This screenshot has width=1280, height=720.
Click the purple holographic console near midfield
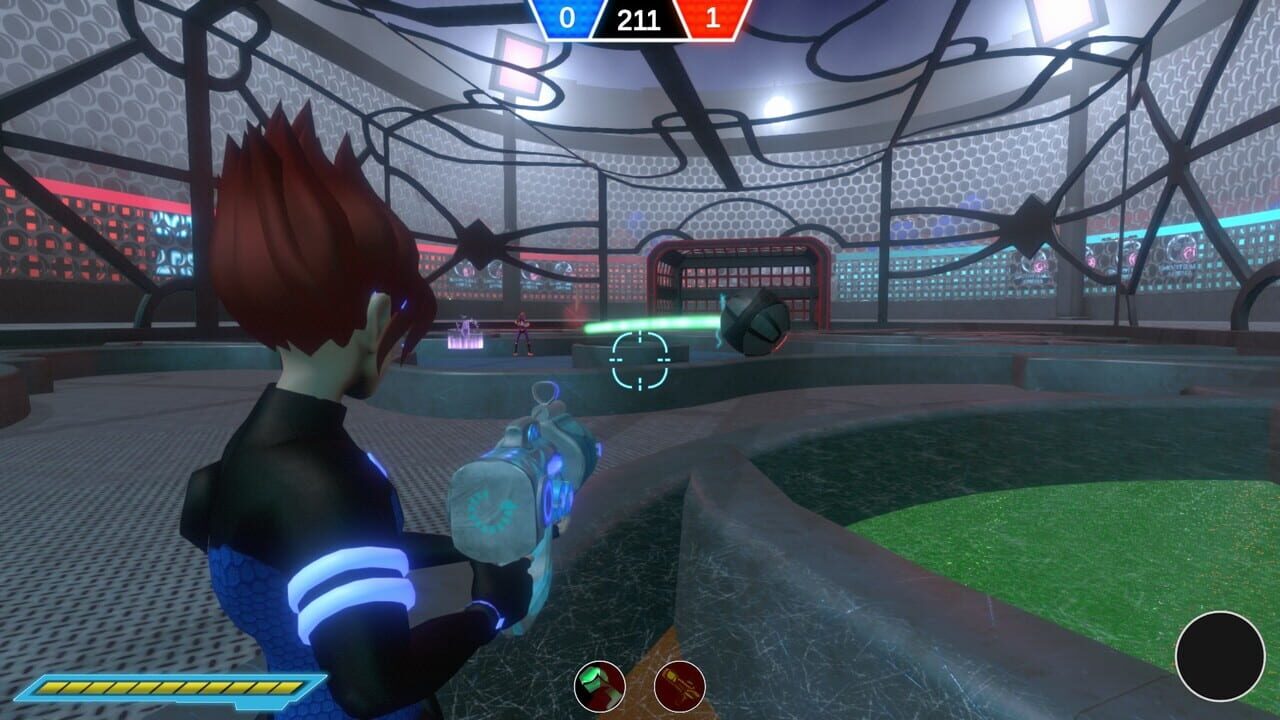point(466,340)
